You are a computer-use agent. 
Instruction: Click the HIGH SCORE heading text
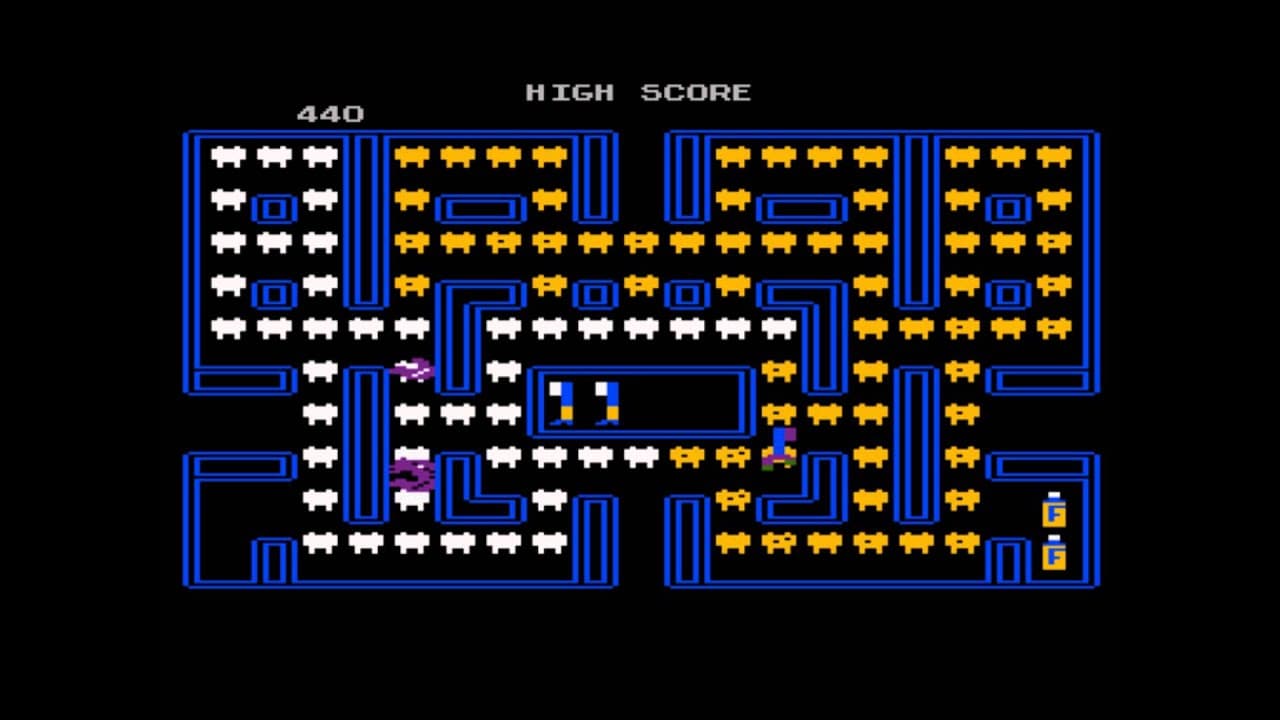[637, 92]
